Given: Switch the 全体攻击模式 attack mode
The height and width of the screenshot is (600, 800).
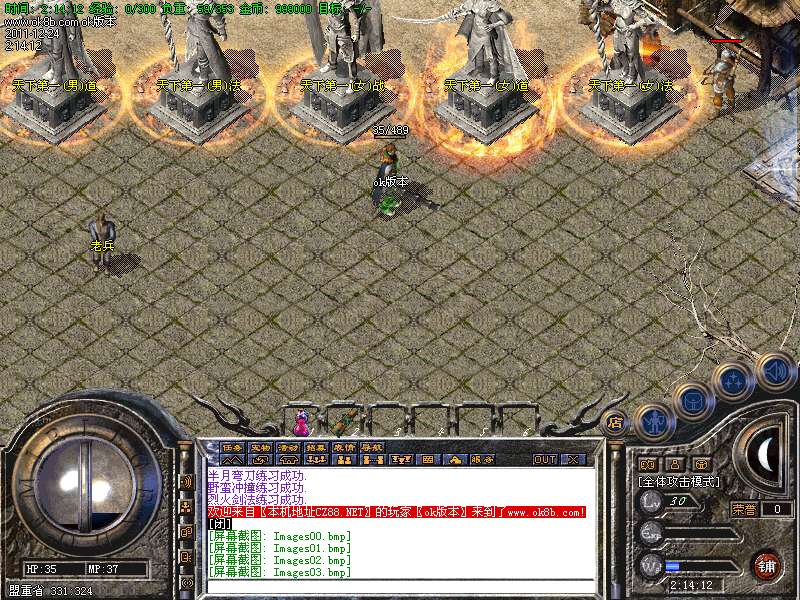Looking at the screenshot, I should click(675, 481).
